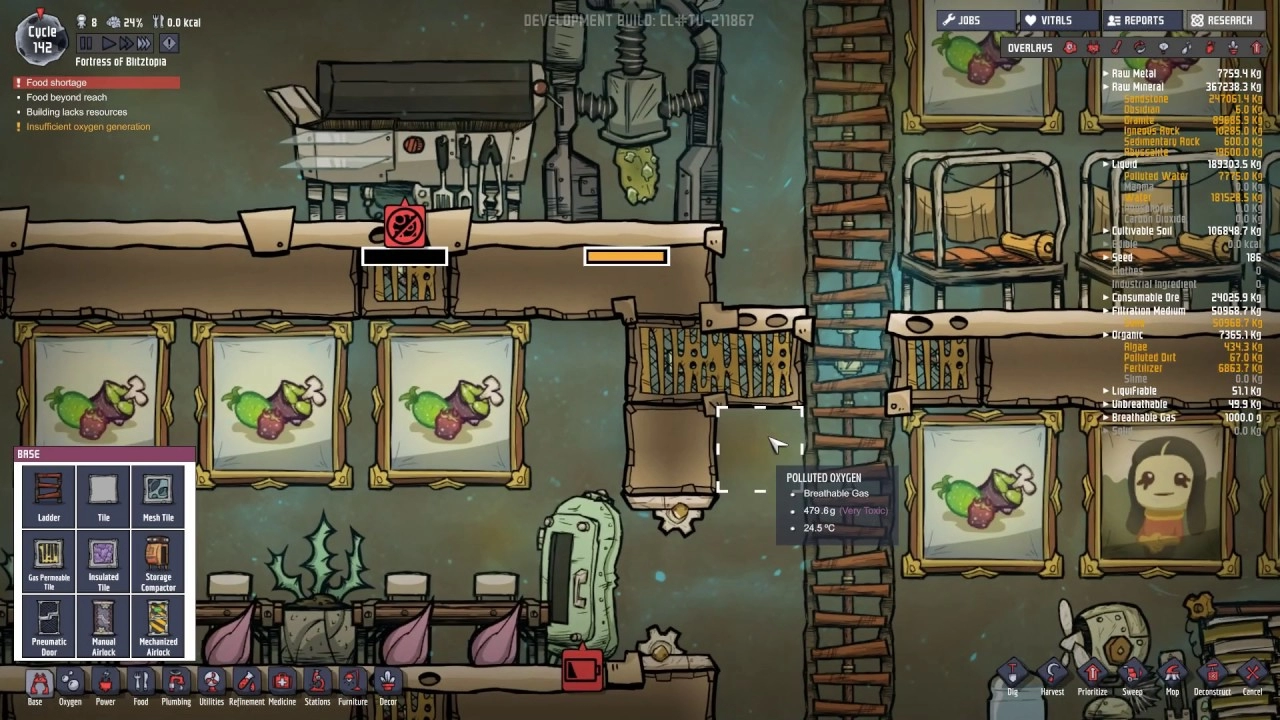Choose the Mechanized Airlock building
The image size is (1280, 720).
click(x=158, y=624)
